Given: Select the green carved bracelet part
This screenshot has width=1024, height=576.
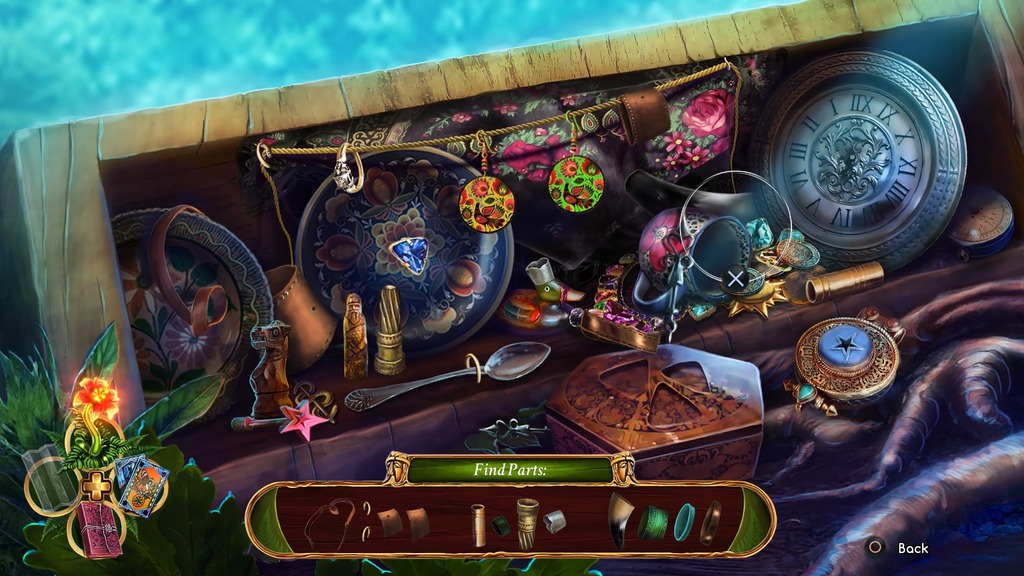Looking at the screenshot, I should pos(653,521).
